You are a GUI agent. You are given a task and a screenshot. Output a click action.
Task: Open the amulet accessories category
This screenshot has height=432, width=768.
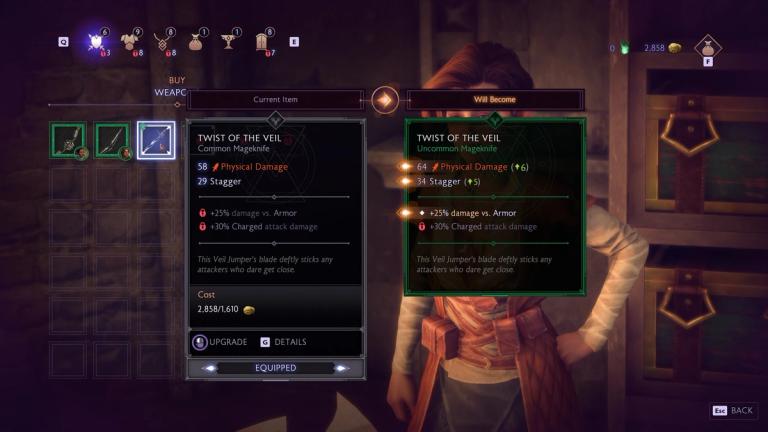[x=165, y=42]
